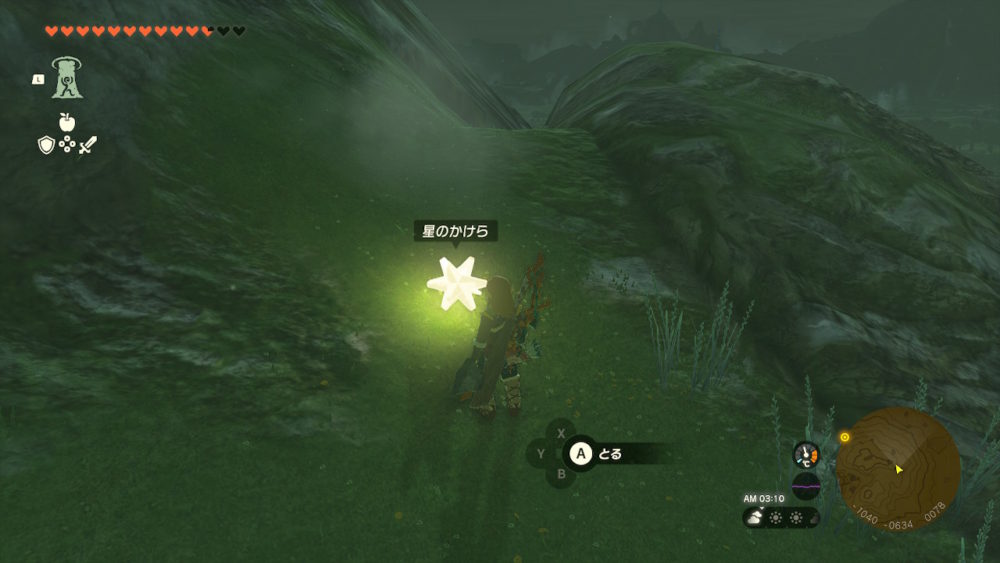Click the 星のかけら item label

[456, 232]
